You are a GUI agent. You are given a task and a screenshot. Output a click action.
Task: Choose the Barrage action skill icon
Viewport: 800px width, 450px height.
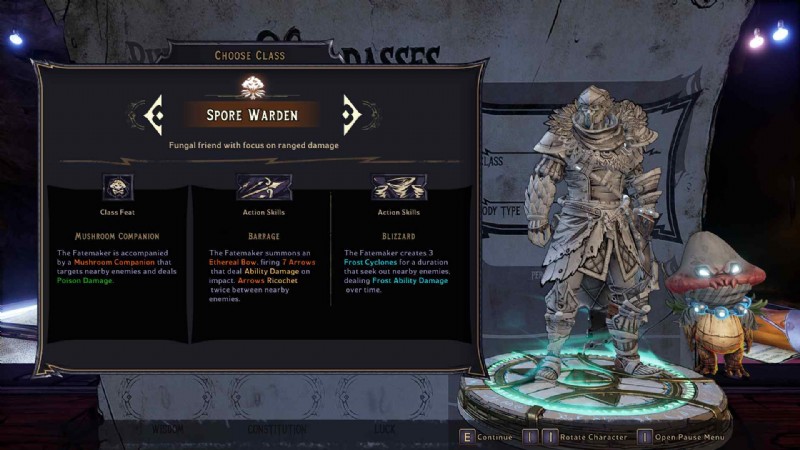point(262,187)
